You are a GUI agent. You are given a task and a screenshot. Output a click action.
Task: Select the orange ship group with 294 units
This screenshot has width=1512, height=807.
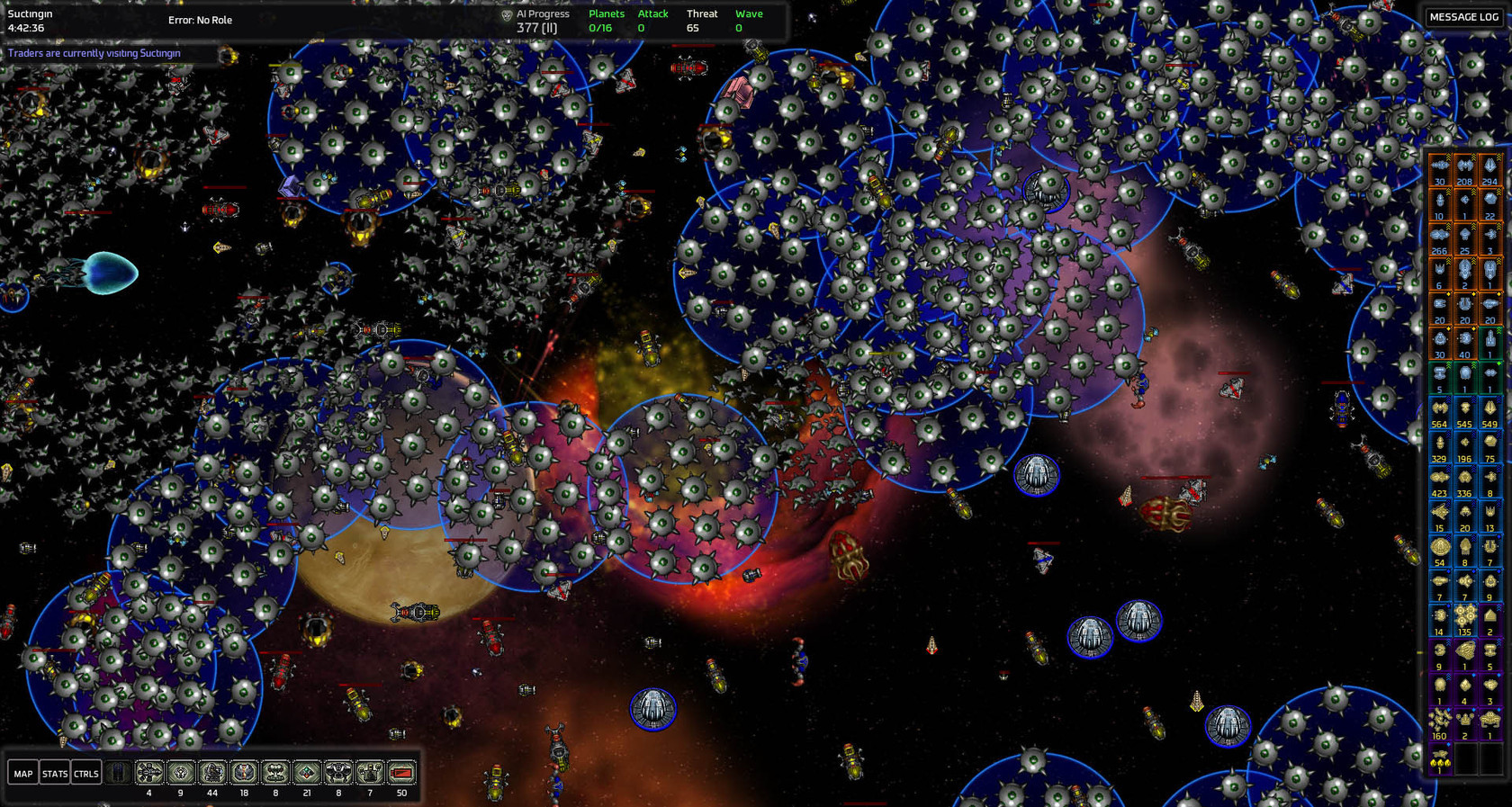pos(1490,167)
